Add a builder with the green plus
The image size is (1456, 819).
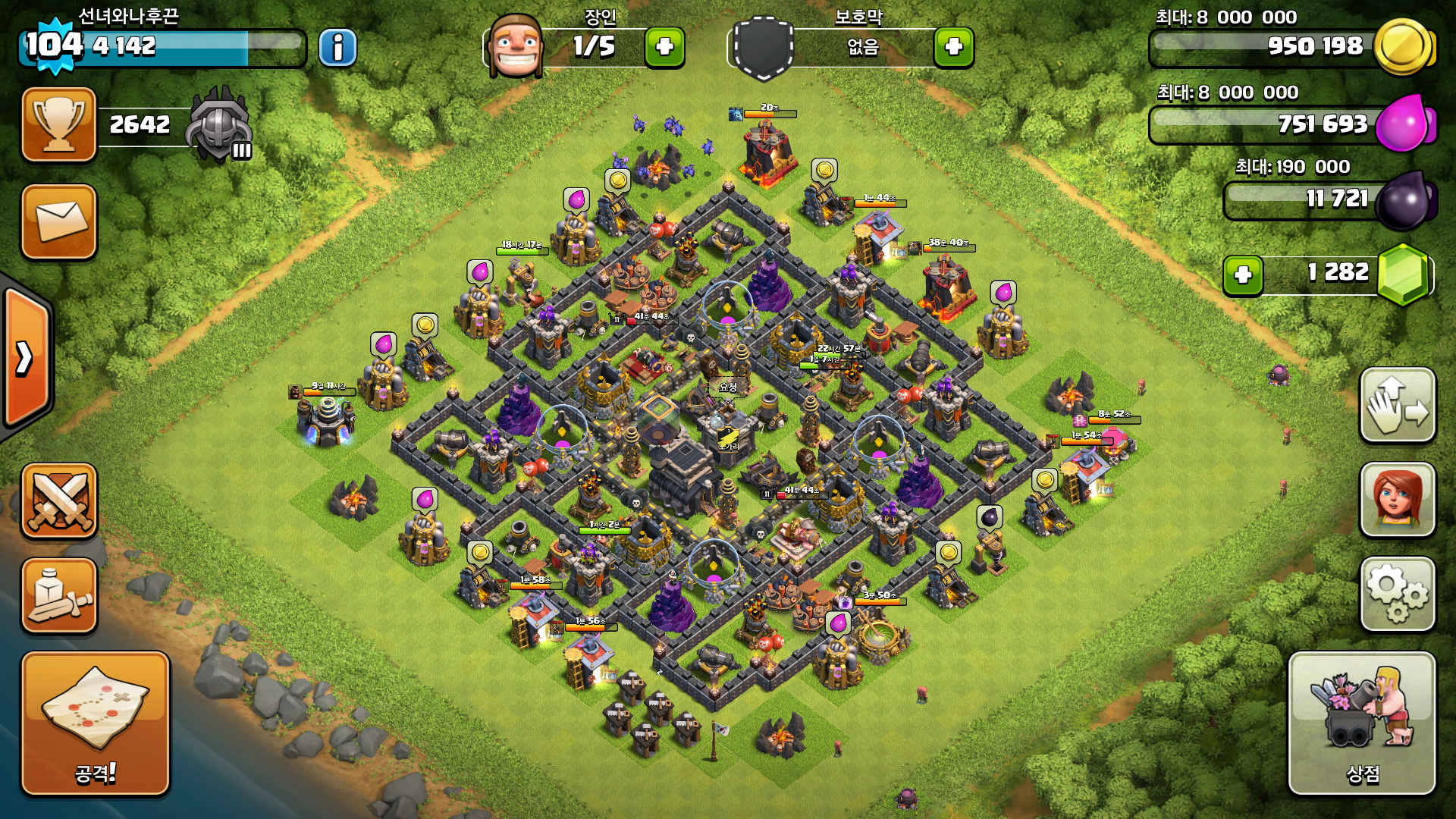(x=664, y=47)
